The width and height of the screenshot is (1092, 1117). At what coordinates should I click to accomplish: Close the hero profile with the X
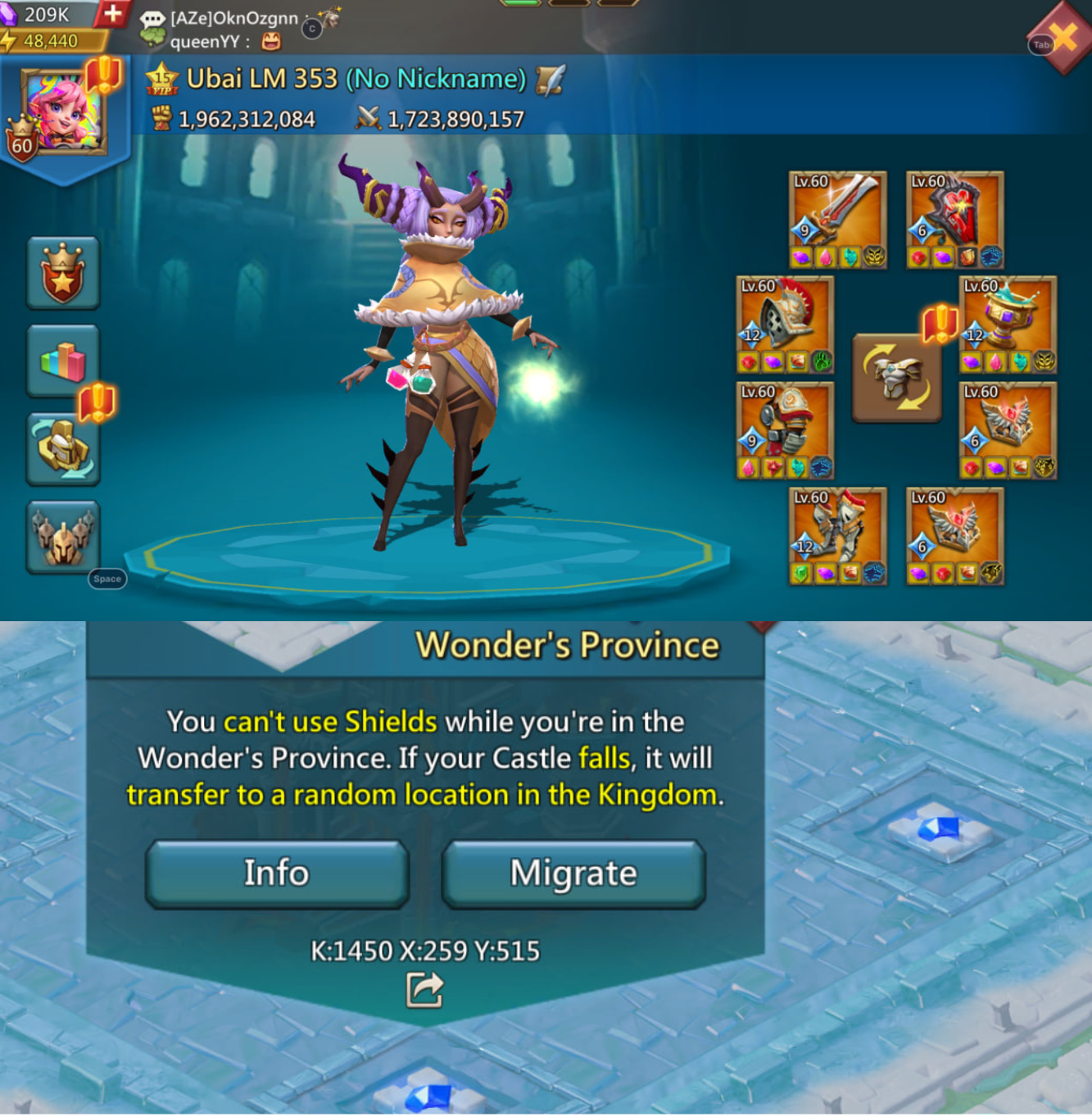point(1063,37)
